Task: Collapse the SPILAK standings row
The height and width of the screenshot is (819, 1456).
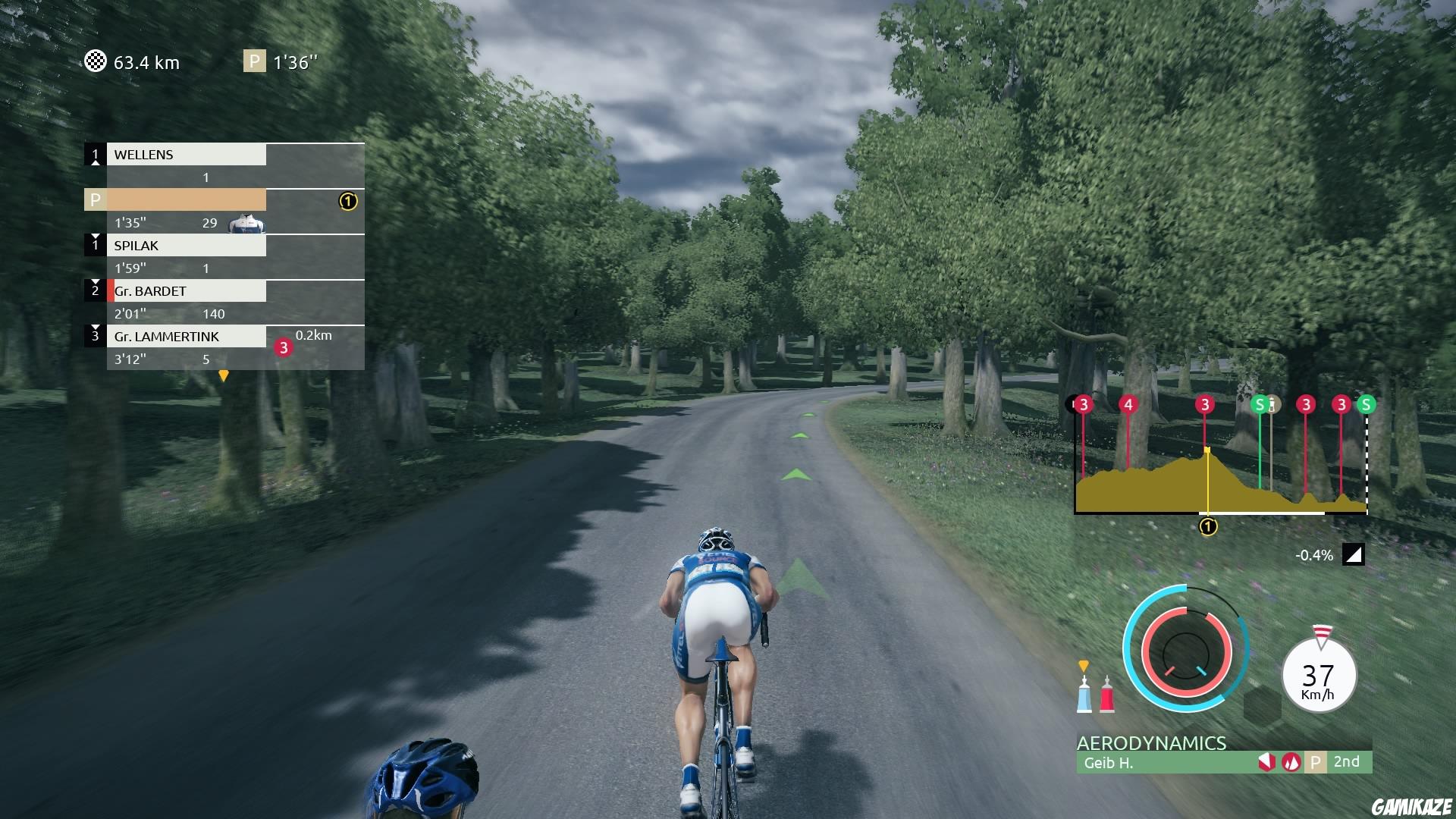Action: 187,245
